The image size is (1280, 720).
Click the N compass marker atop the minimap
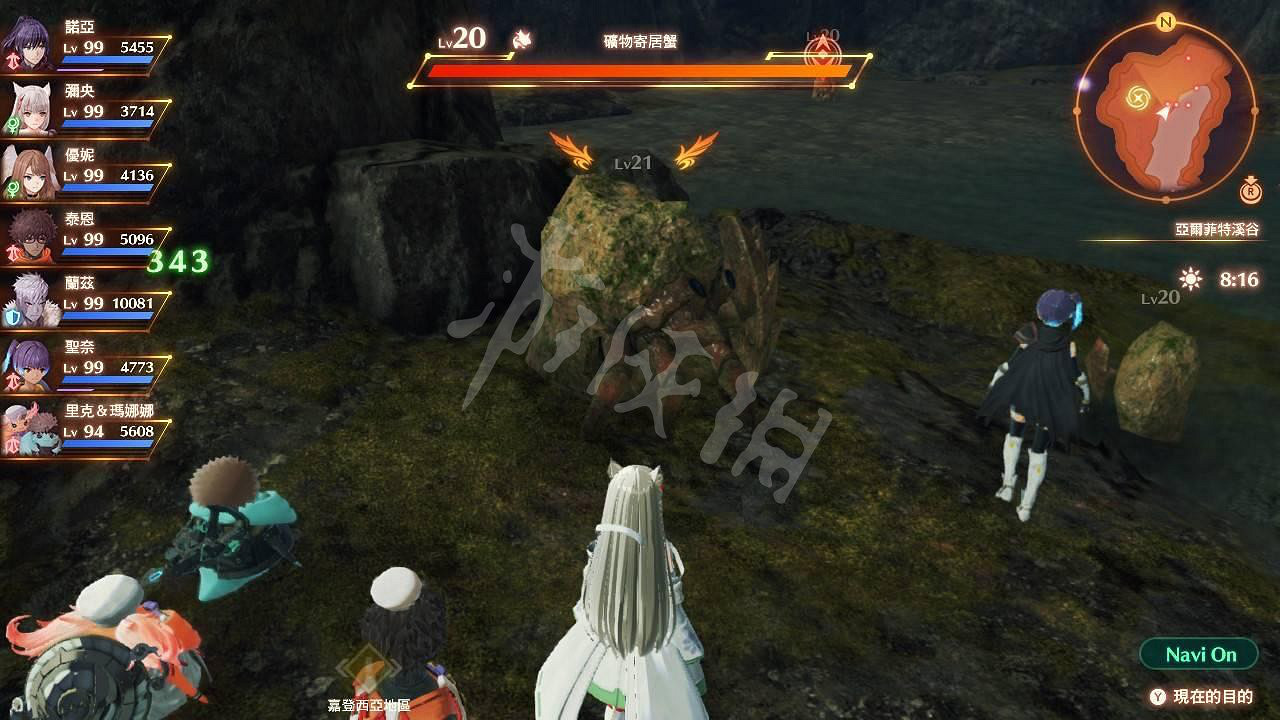(1164, 23)
